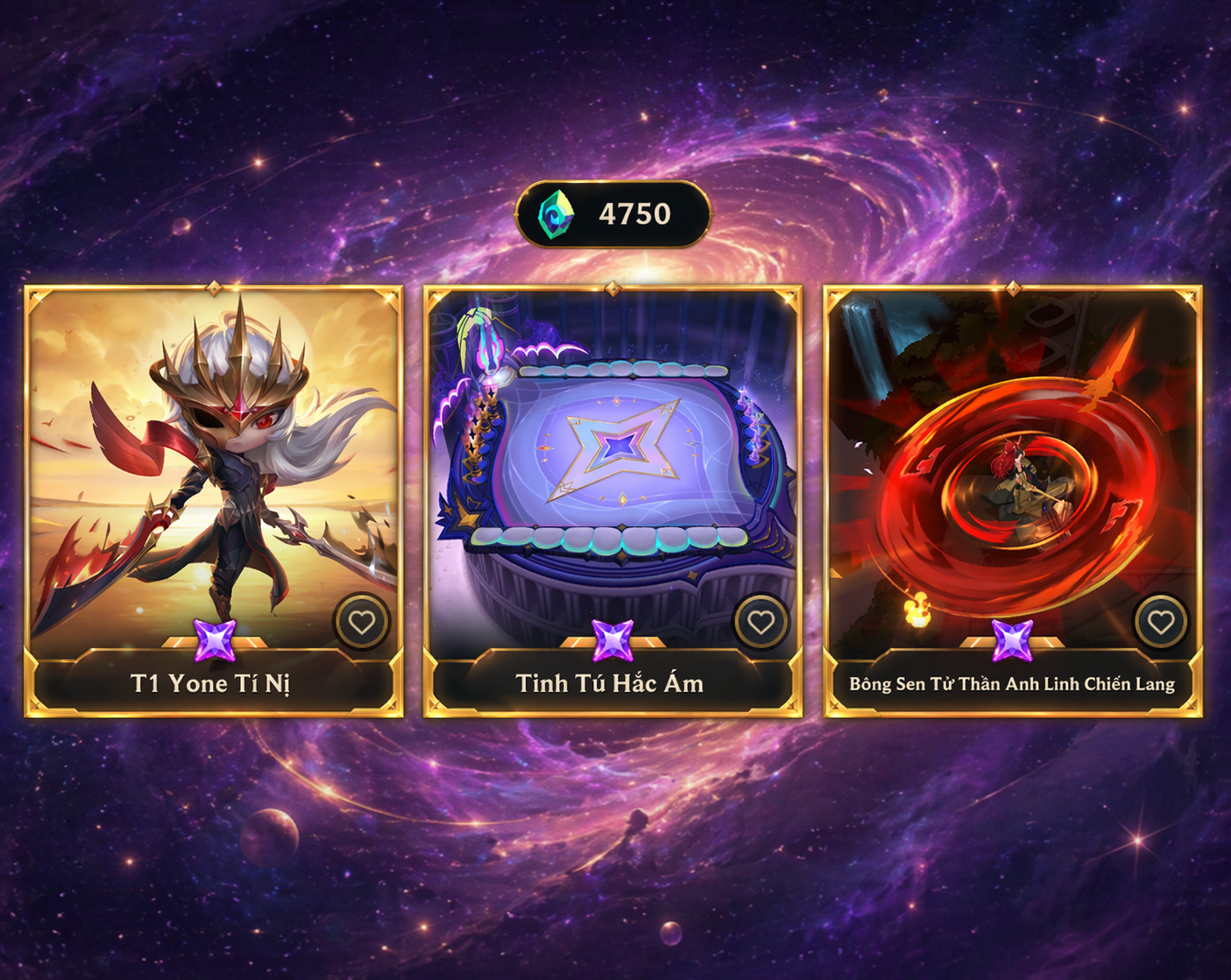1231x980 pixels.
Task: Favorite T1 Yone Tí Nị with the heart
Action: 362,622
